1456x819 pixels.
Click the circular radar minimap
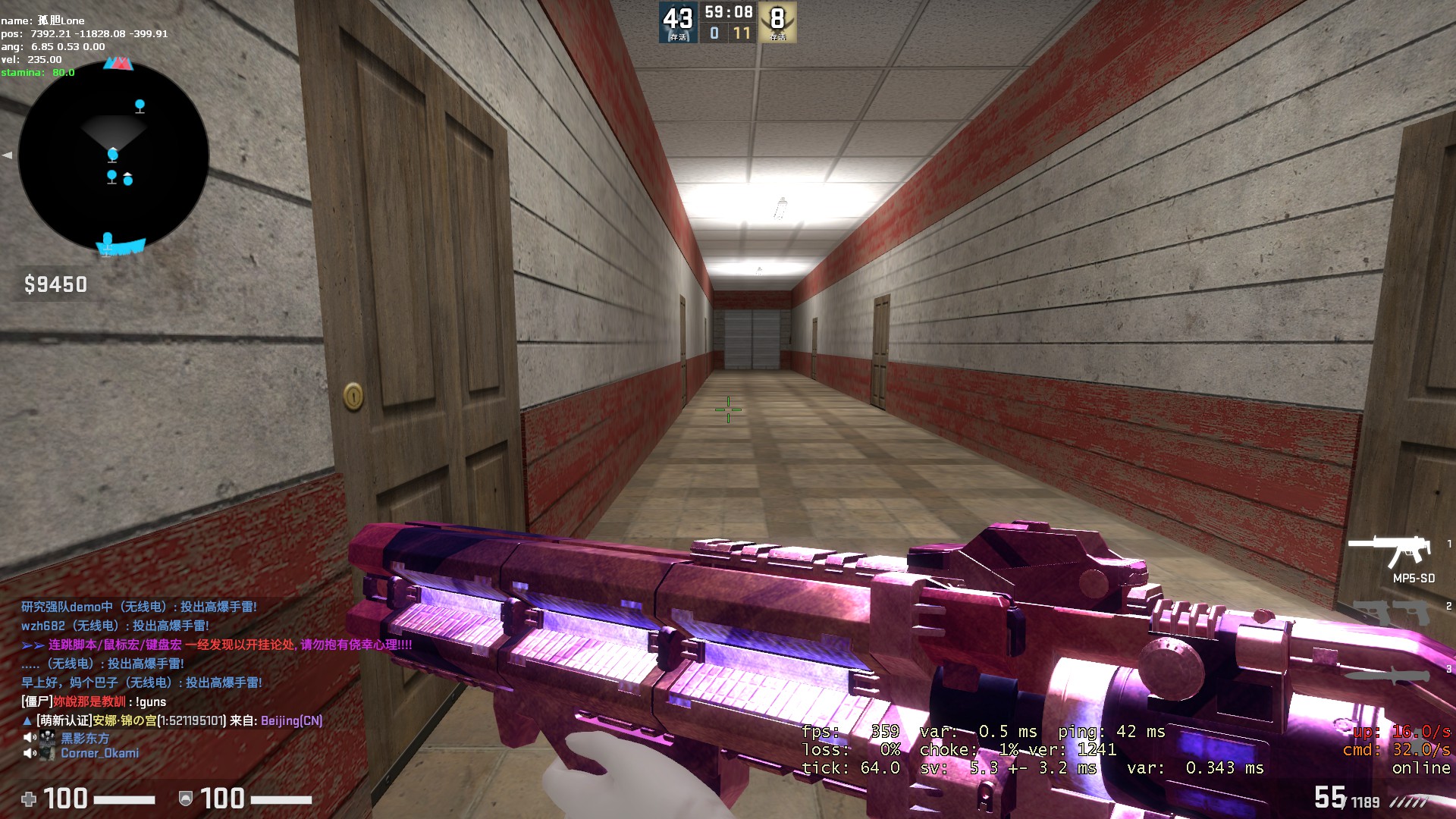(x=114, y=157)
